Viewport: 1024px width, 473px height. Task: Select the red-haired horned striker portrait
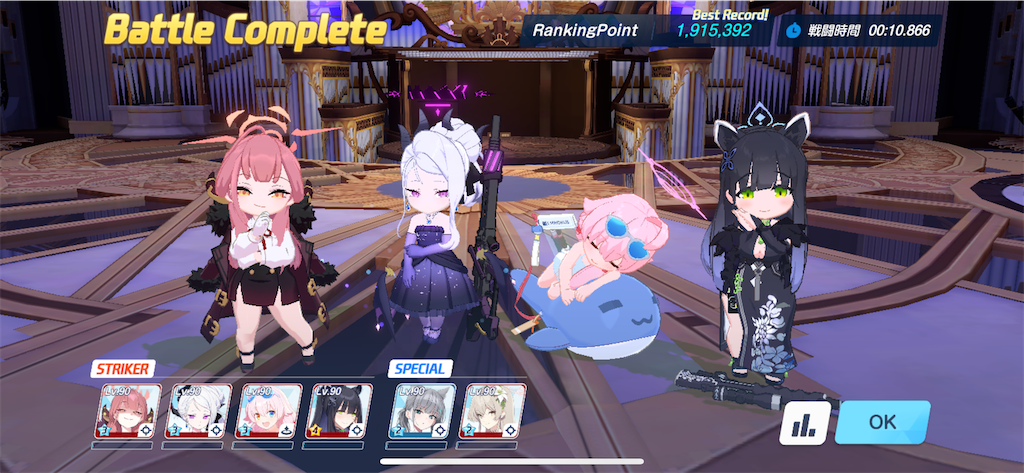[127, 412]
